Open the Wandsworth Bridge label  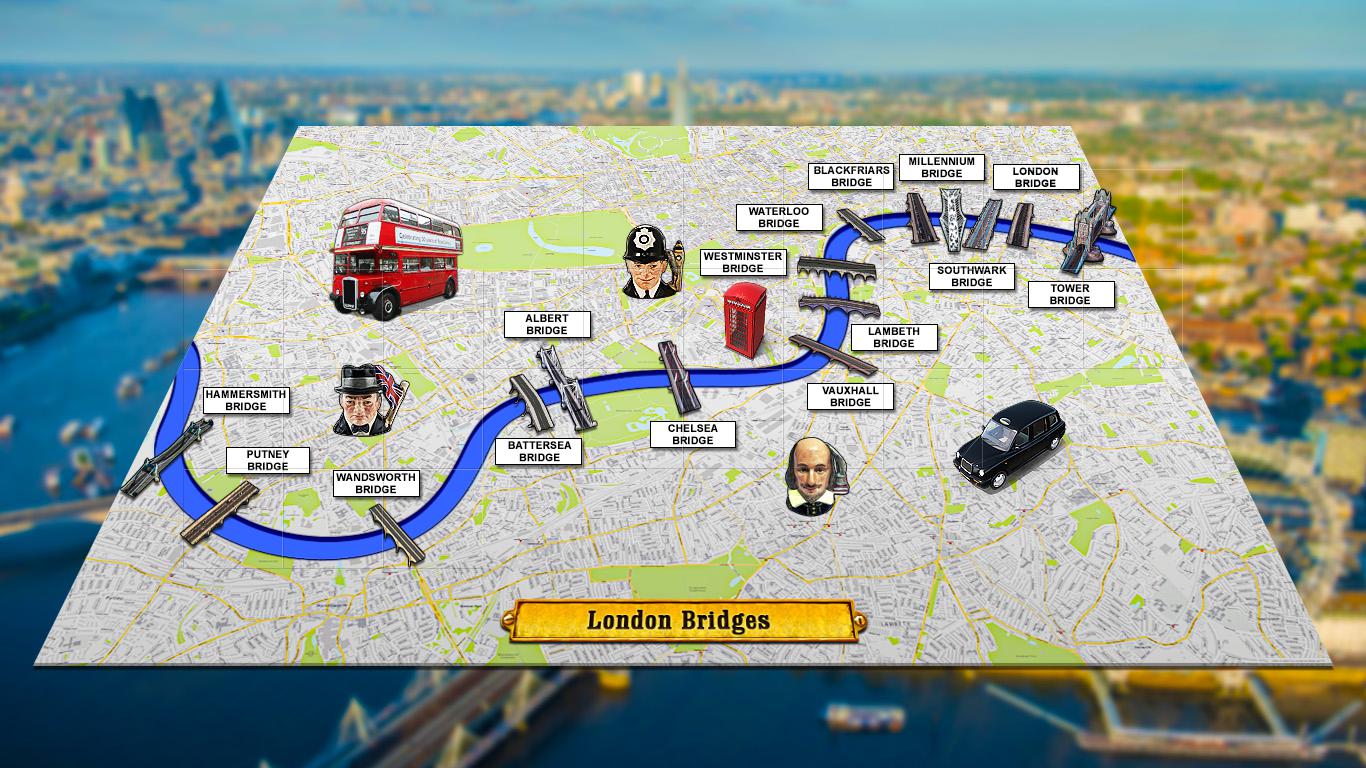pos(375,484)
